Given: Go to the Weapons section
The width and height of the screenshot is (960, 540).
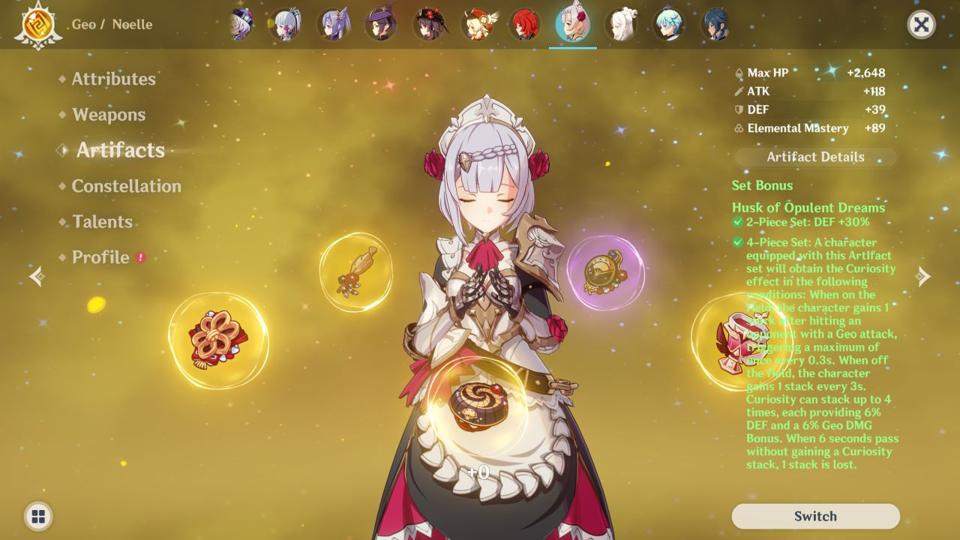Looking at the screenshot, I should (x=108, y=115).
